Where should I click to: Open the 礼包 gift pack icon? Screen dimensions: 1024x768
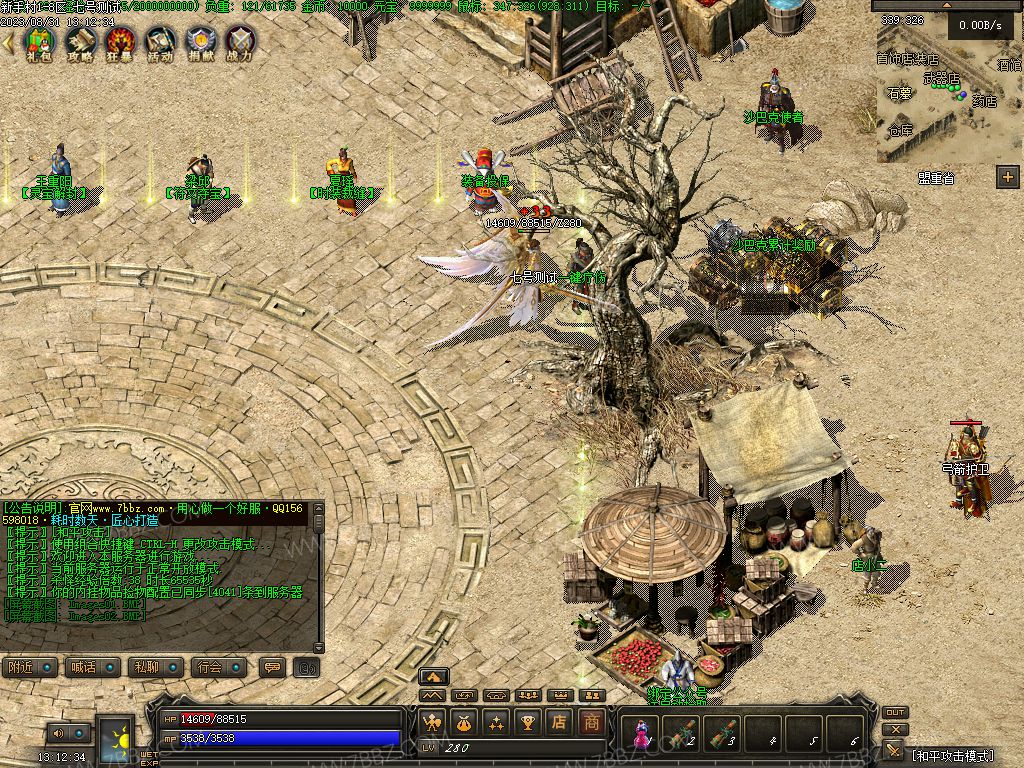click(39, 42)
